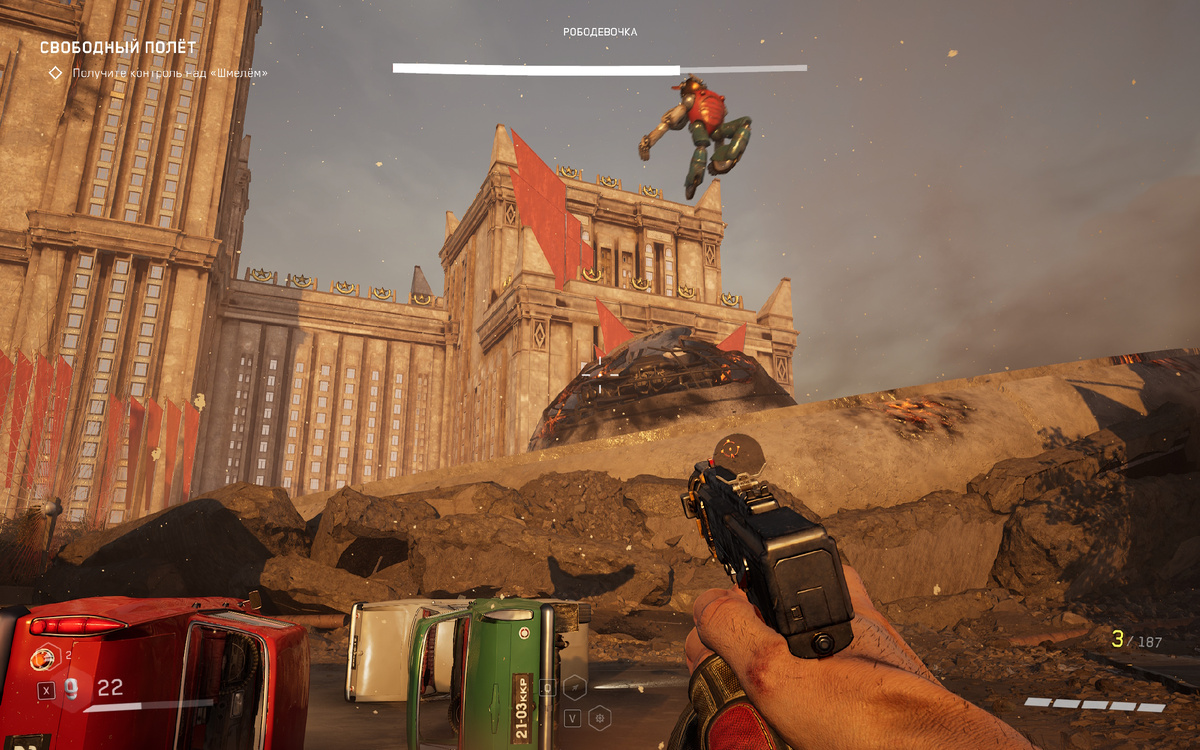
Task: Activate the gear-shaped ability hexagon
Action: pyautogui.click(x=600, y=717)
